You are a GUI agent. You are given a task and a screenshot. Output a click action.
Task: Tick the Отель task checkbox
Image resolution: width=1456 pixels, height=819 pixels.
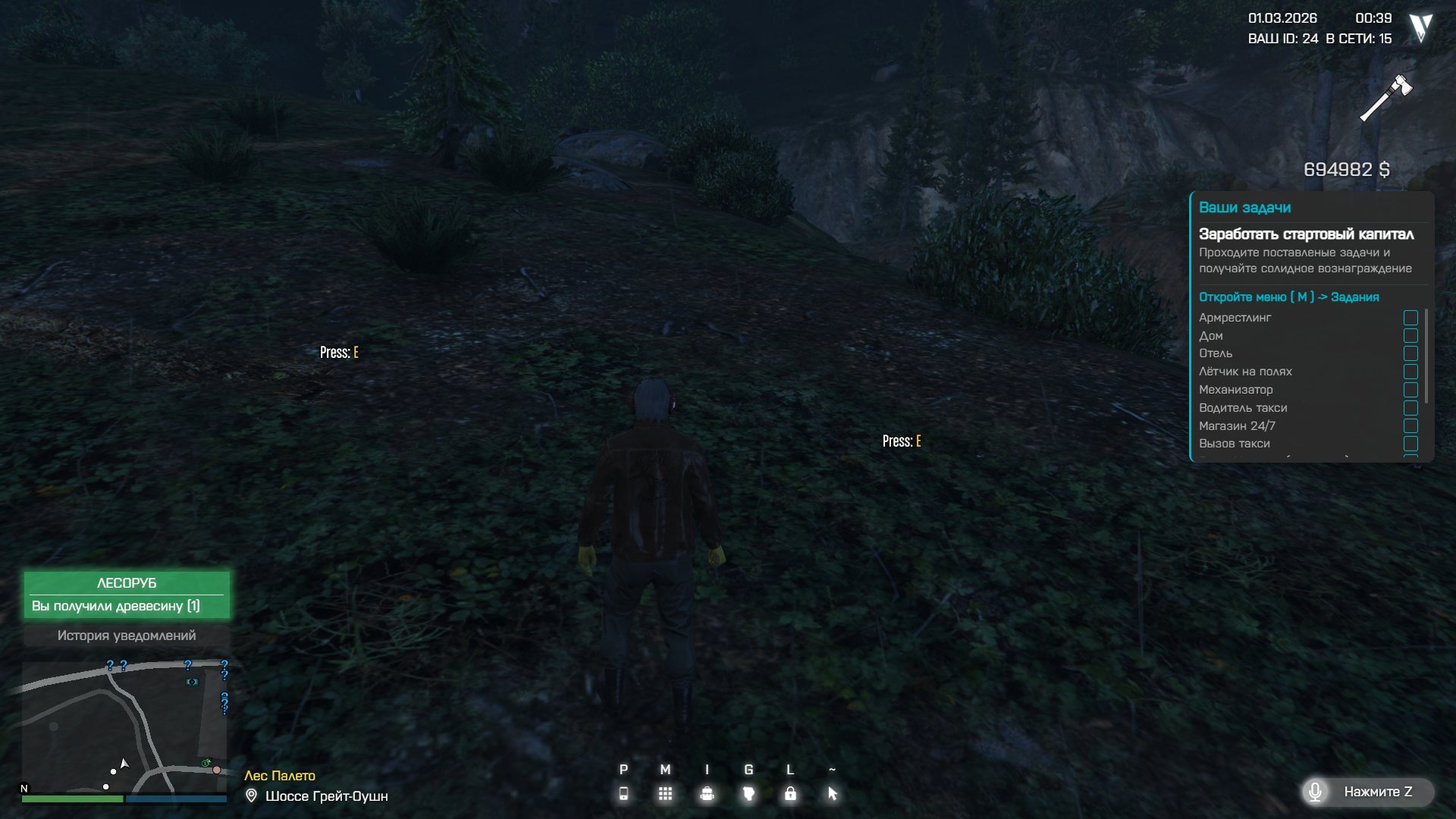tap(1410, 353)
